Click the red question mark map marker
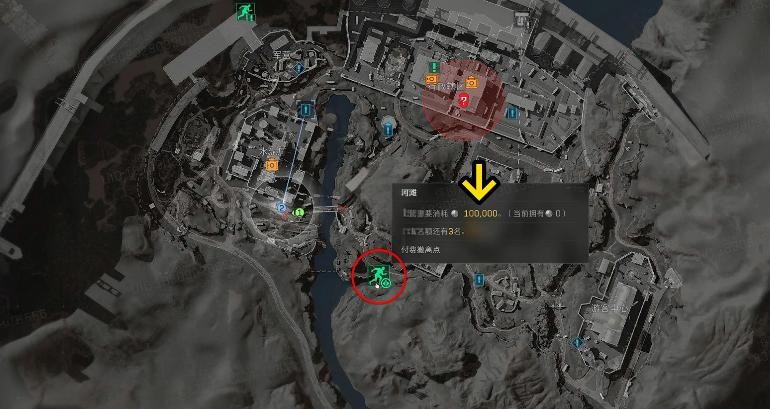 (463, 100)
